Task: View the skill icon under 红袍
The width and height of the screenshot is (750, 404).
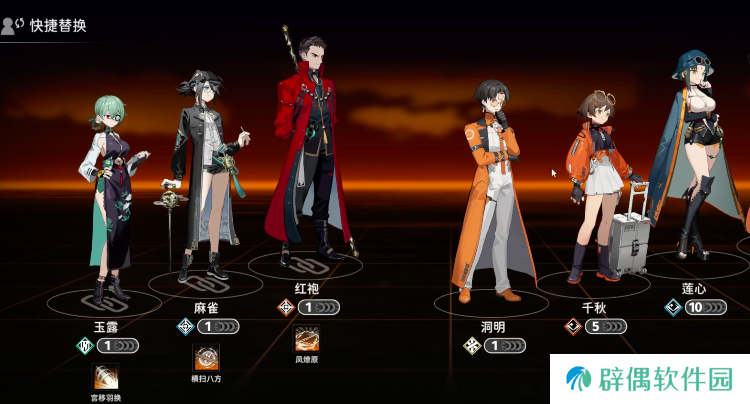Action: click(x=306, y=338)
